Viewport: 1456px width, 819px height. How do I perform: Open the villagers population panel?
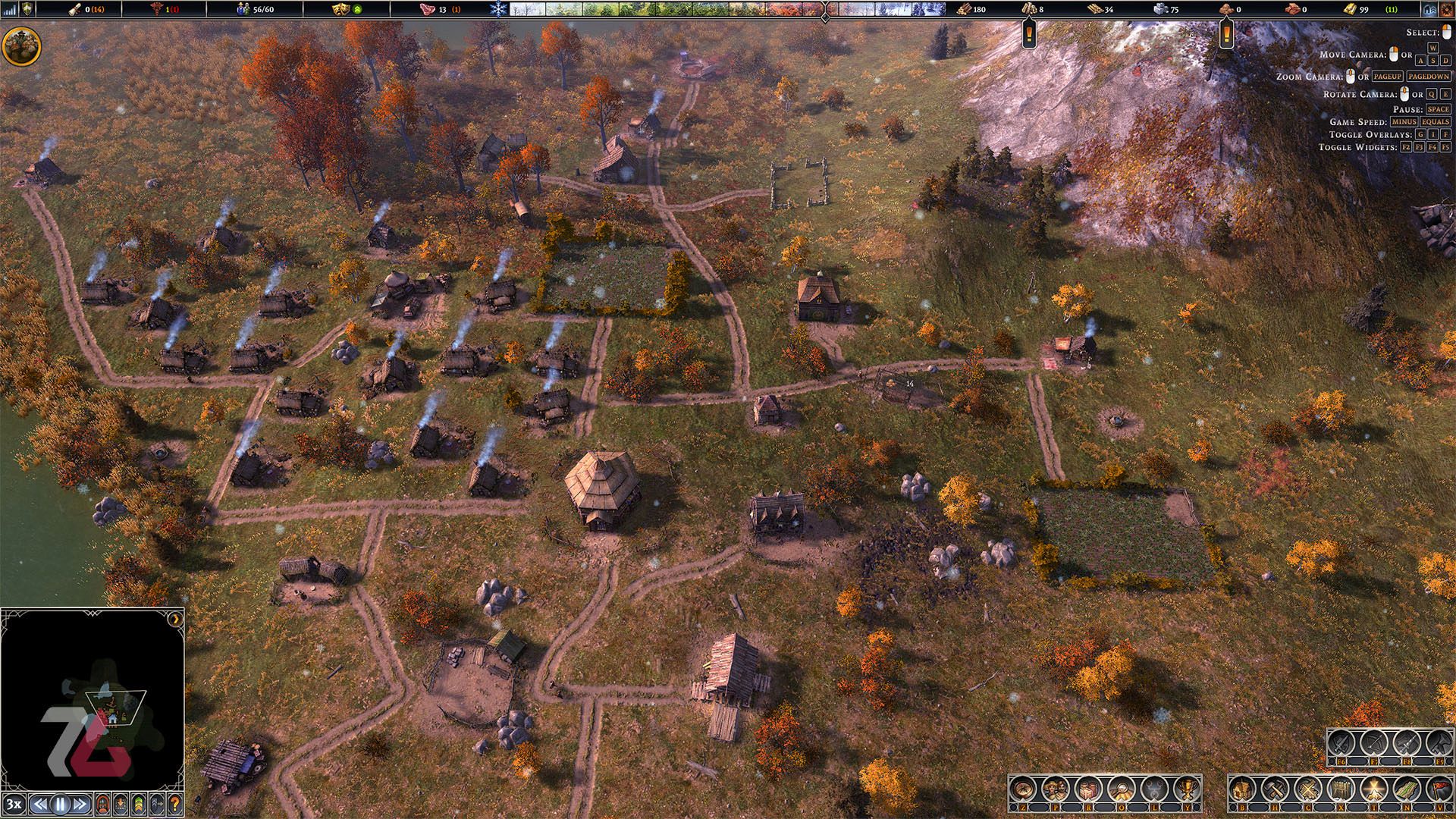coord(1055,789)
